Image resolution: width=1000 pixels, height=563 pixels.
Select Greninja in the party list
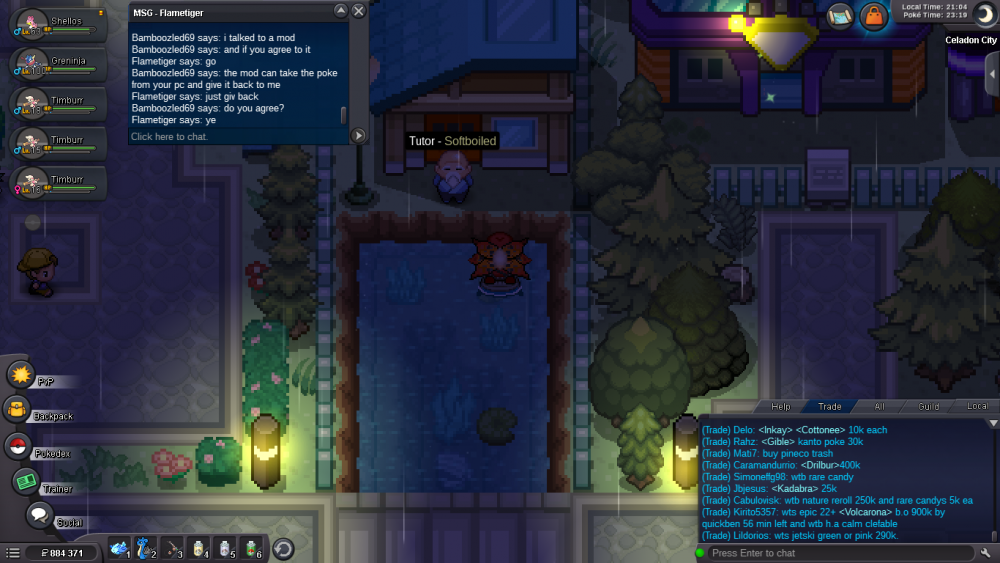56,64
